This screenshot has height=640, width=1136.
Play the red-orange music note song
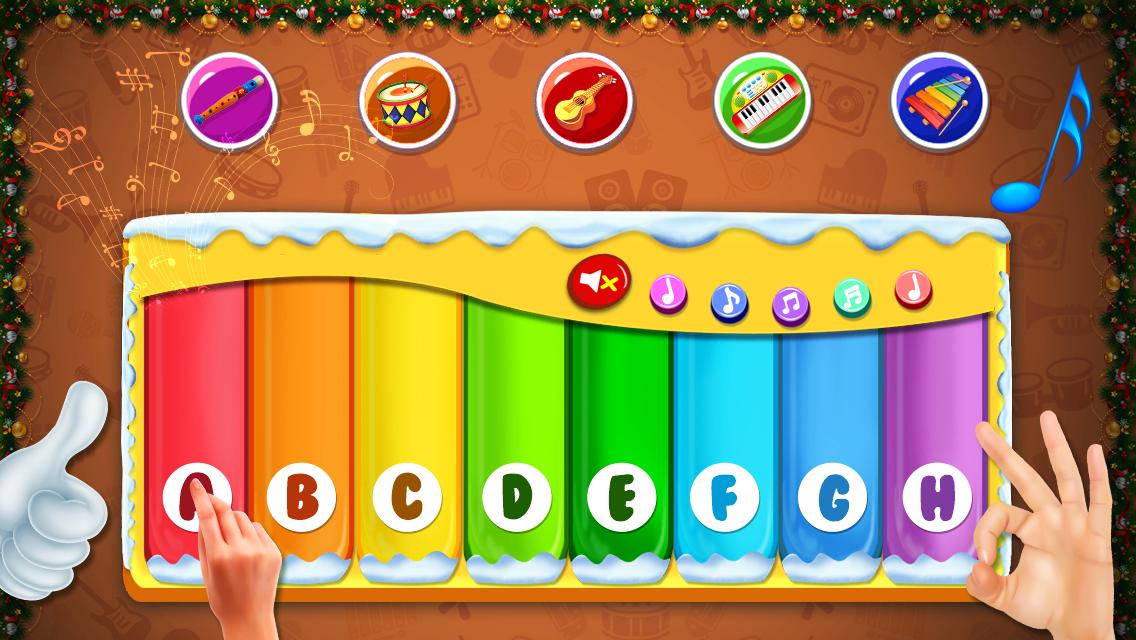tap(913, 288)
